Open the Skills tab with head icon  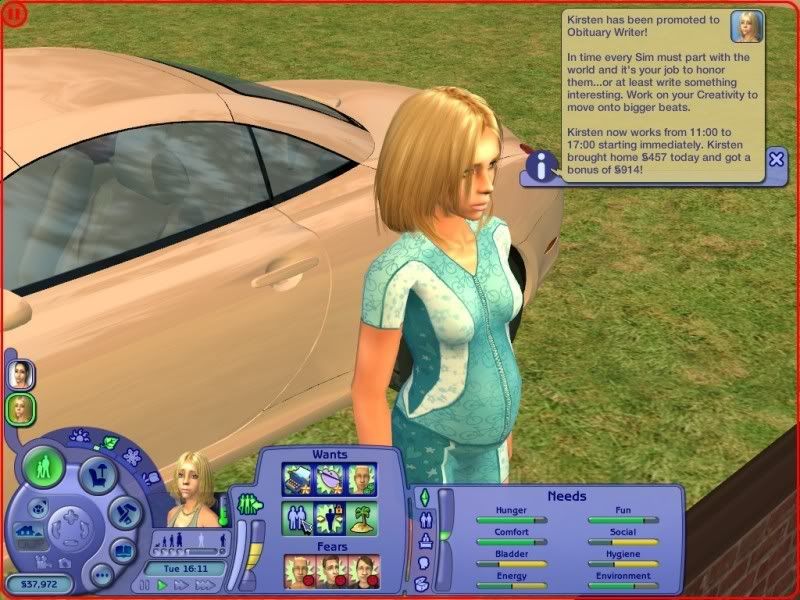point(423,563)
